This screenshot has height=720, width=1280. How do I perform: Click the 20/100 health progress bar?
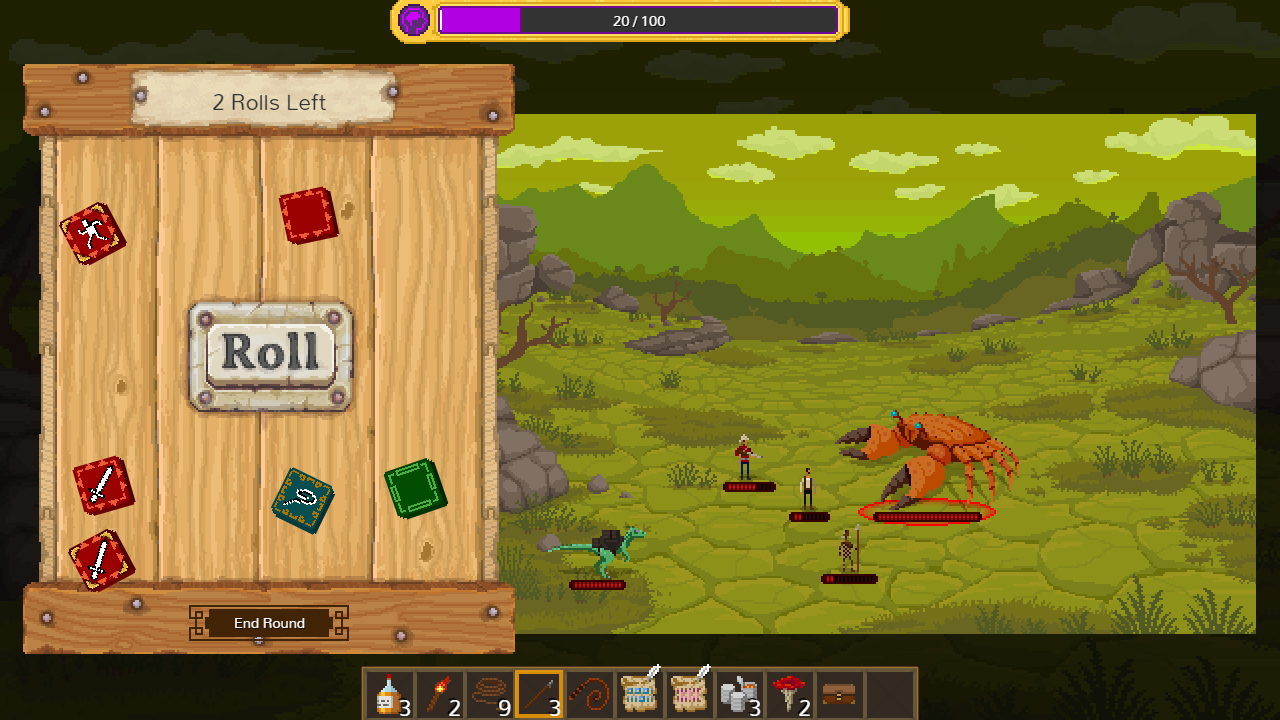click(x=640, y=20)
